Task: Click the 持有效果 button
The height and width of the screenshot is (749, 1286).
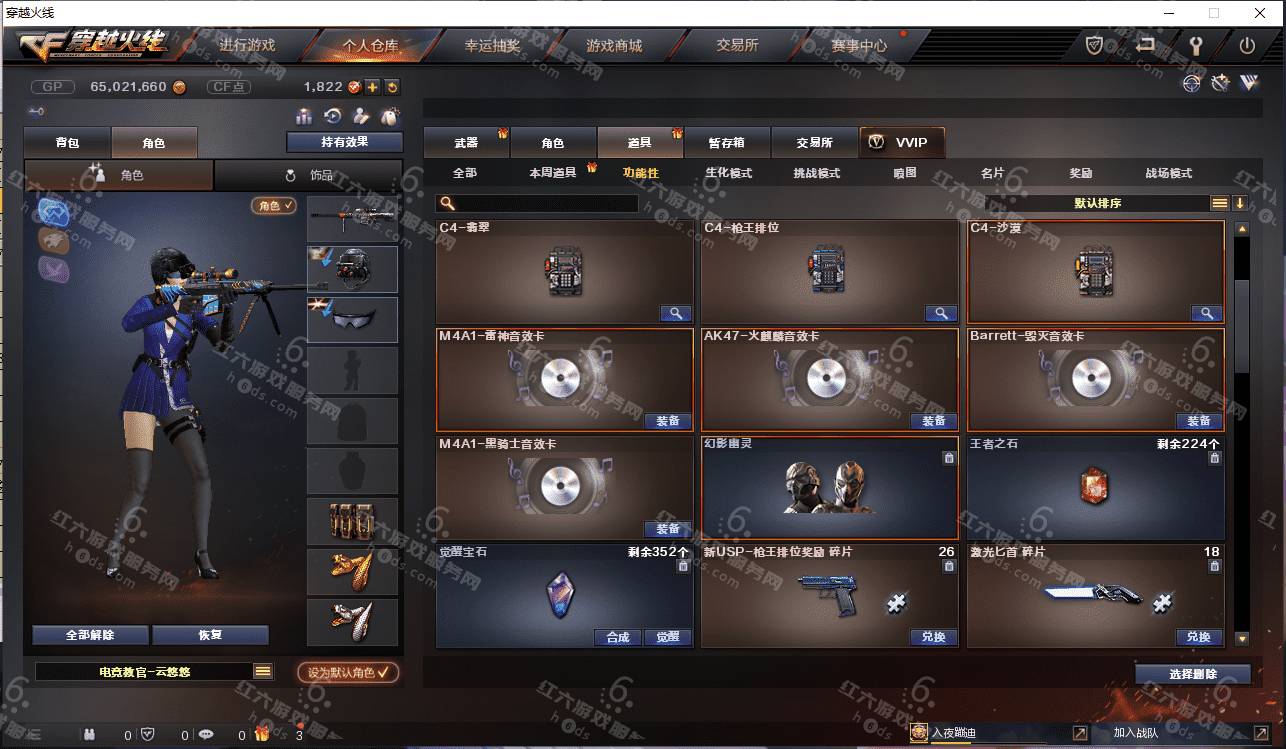Action: [x=344, y=142]
